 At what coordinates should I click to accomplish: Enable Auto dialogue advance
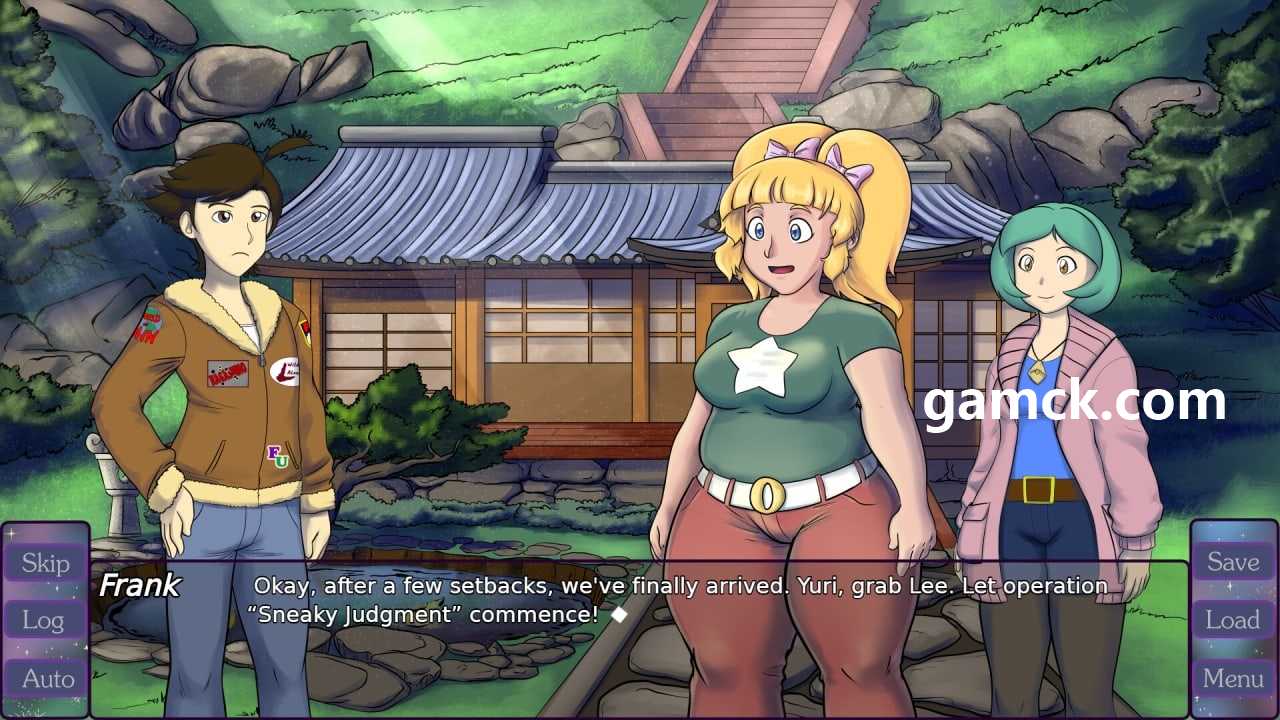point(47,679)
